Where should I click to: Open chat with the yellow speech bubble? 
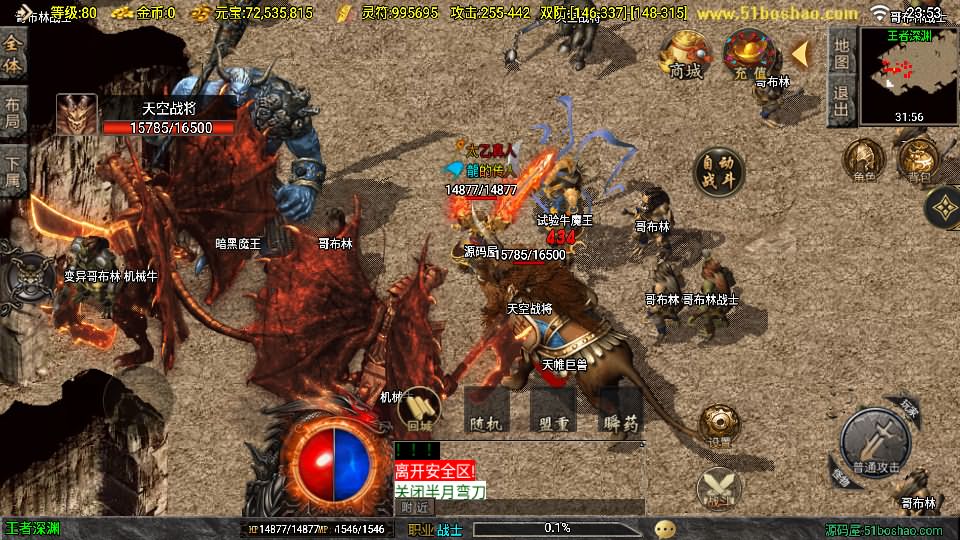tap(665, 528)
